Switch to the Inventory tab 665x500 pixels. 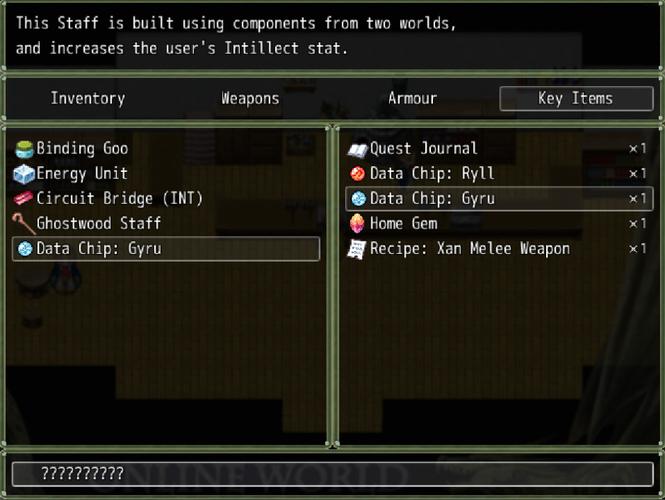(88, 98)
